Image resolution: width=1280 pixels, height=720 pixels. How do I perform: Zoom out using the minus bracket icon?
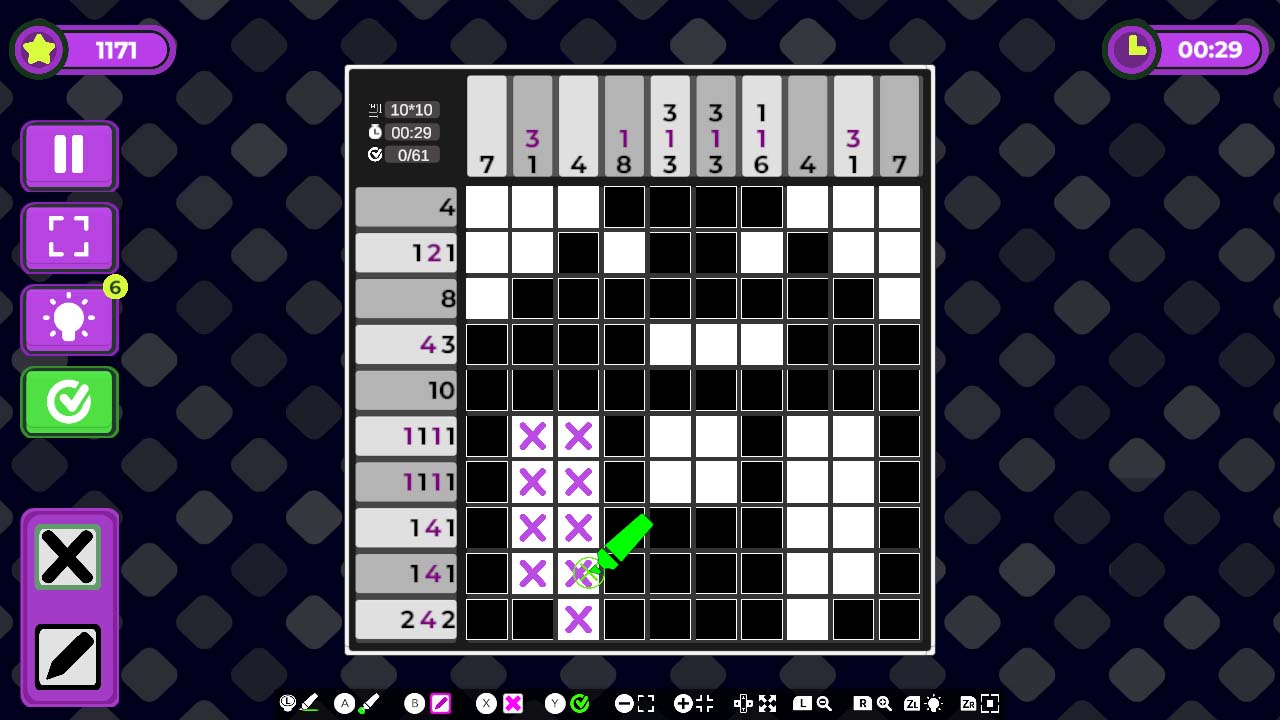pyautogui.click(x=624, y=703)
